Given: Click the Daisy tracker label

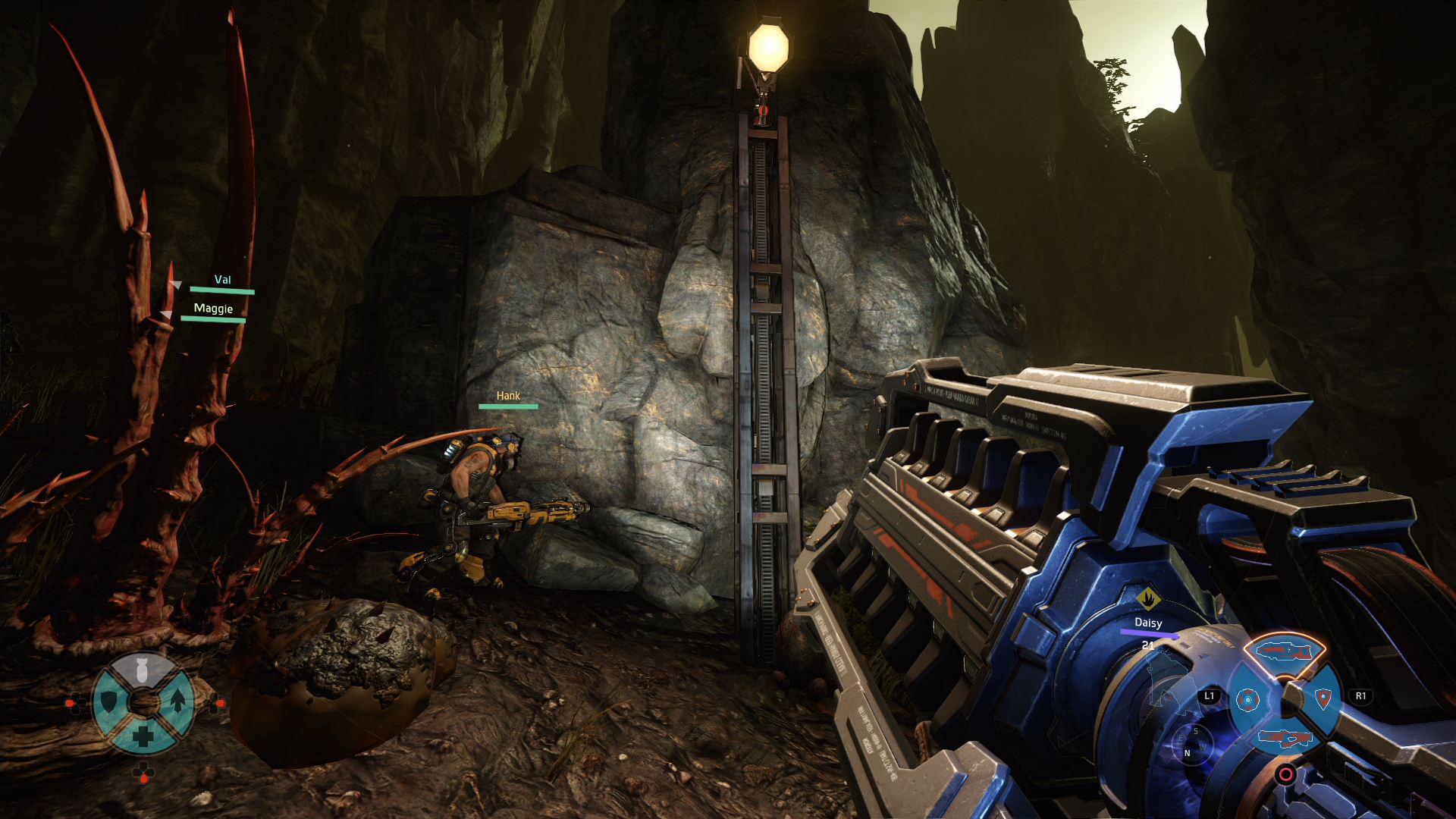Looking at the screenshot, I should coord(1148,623).
